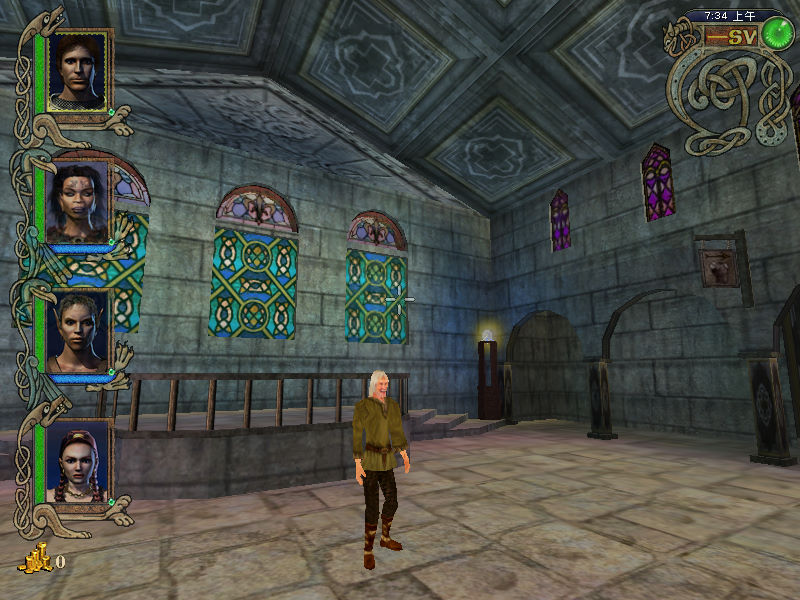
Task: Select the portrait with white face markings
Action: (77, 201)
